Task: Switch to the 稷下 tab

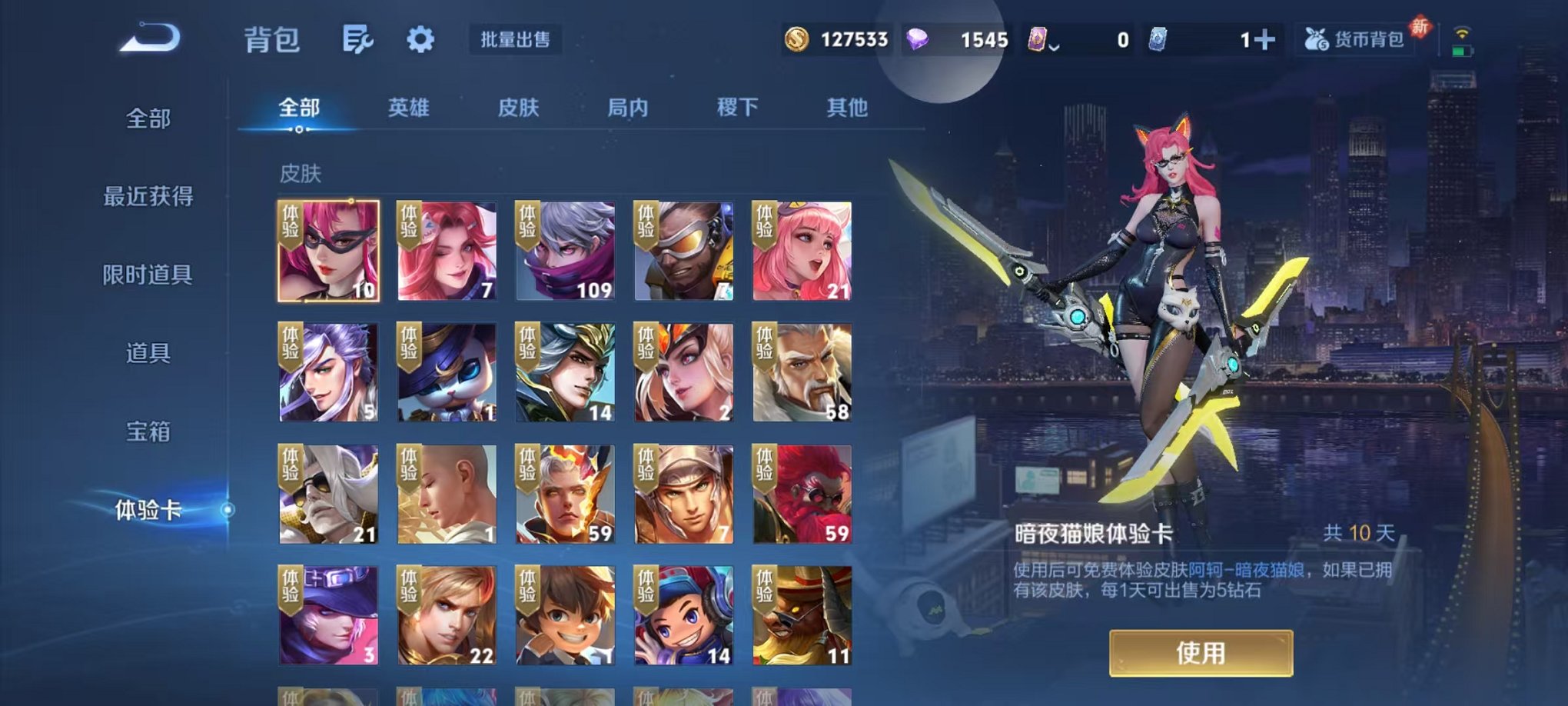Action: click(737, 109)
